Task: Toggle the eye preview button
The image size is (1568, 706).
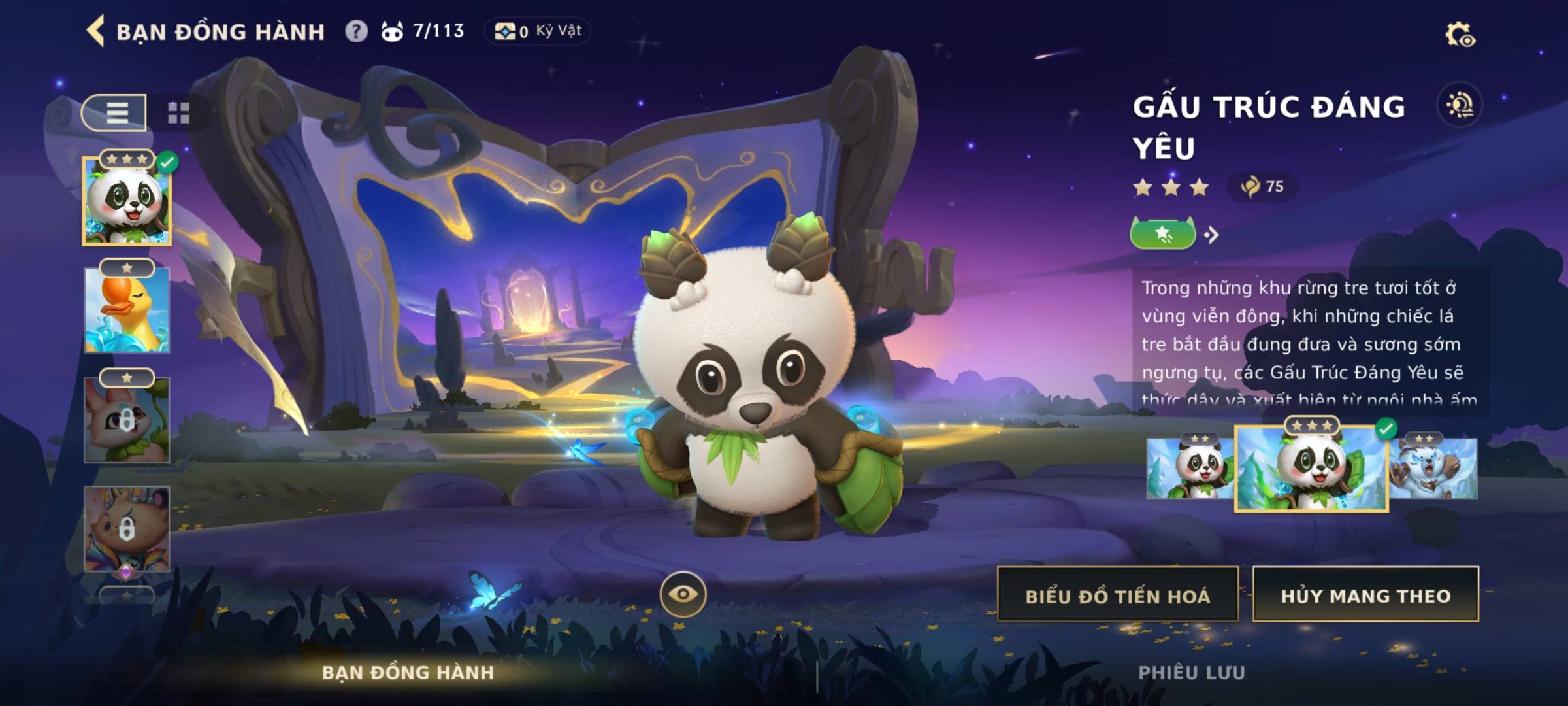Action: pyautogui.click(x=683, y=594)
